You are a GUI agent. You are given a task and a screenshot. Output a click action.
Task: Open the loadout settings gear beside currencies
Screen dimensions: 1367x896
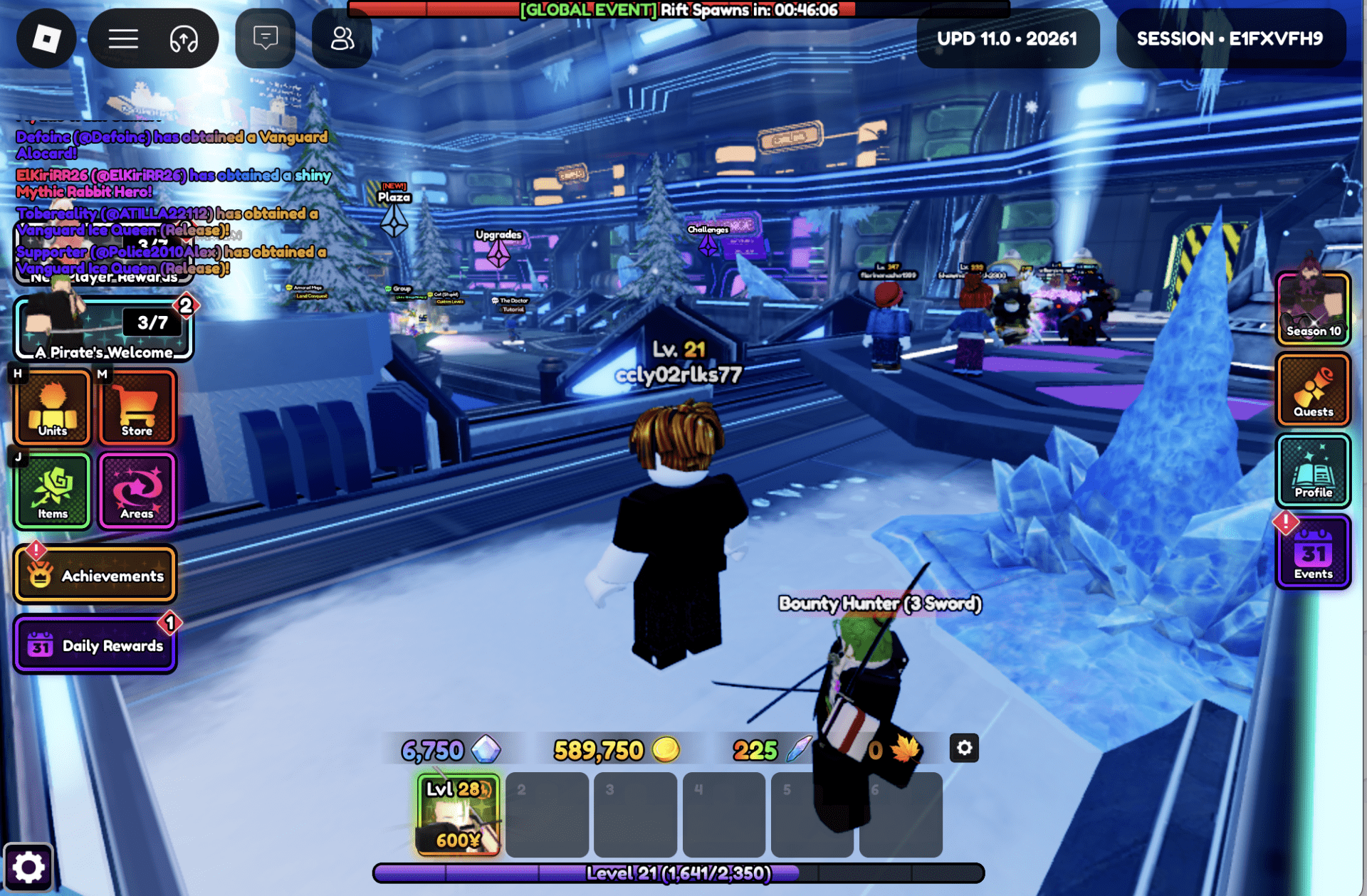click(x=964, y=748)
